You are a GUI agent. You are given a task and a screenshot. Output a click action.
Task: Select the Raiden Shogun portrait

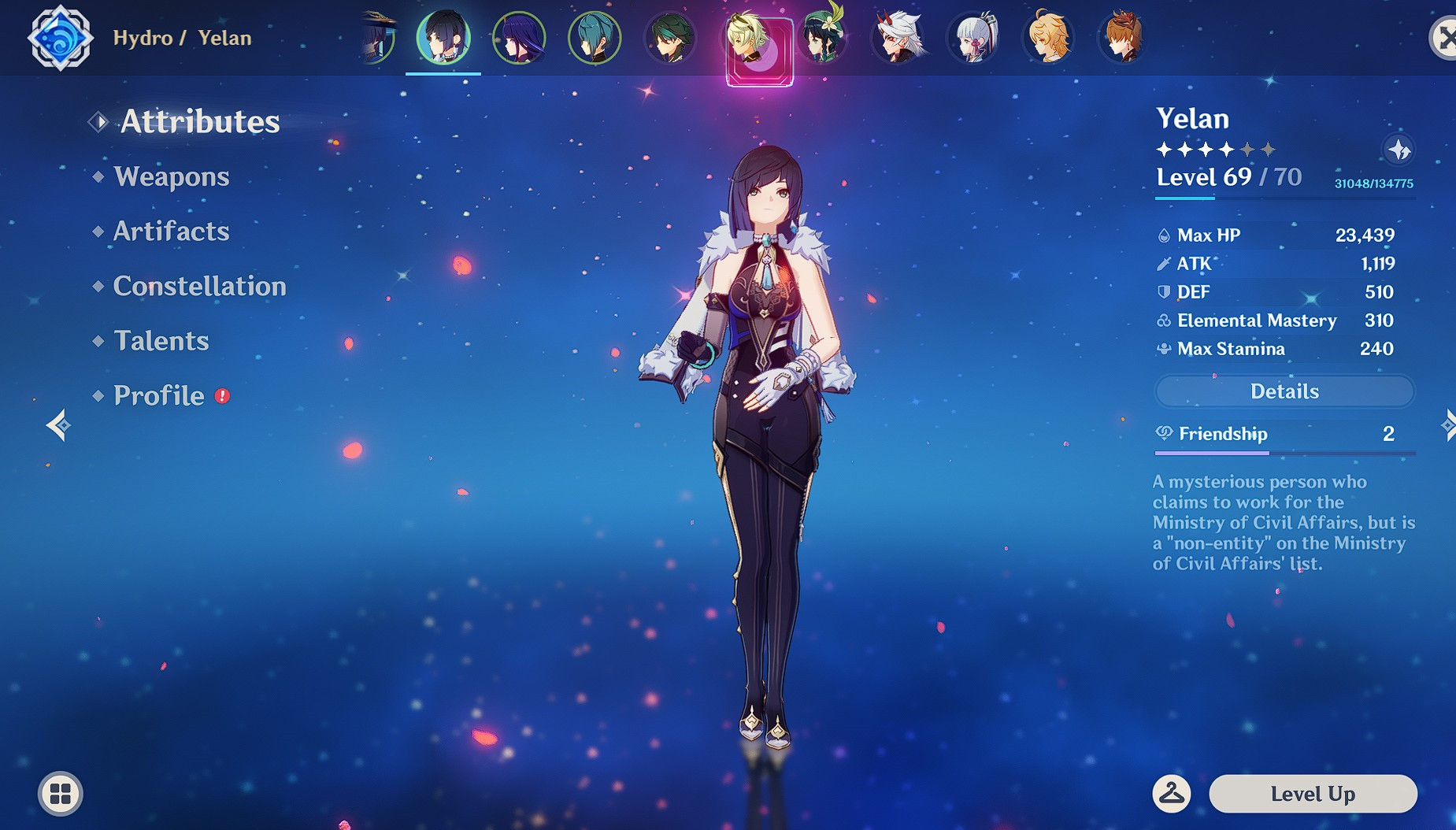click(x=521, y=37)
